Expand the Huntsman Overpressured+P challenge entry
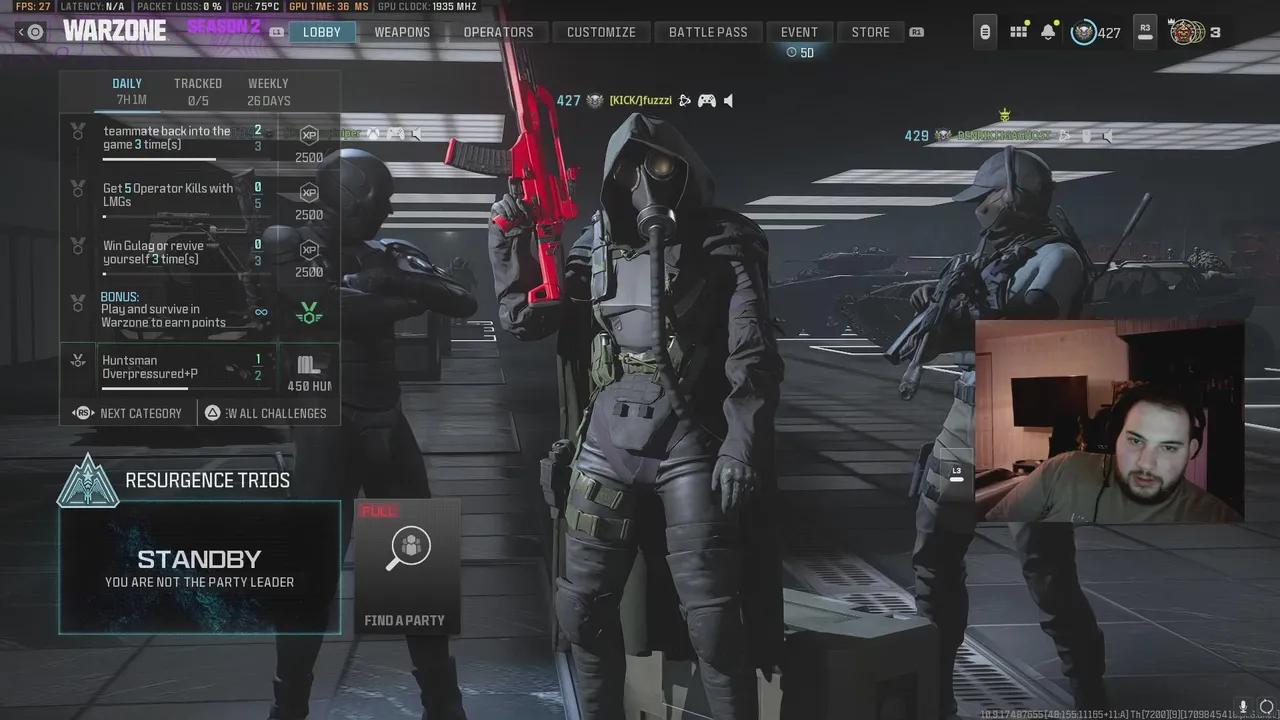This screenshot has height=720, width=1280. 185,366
